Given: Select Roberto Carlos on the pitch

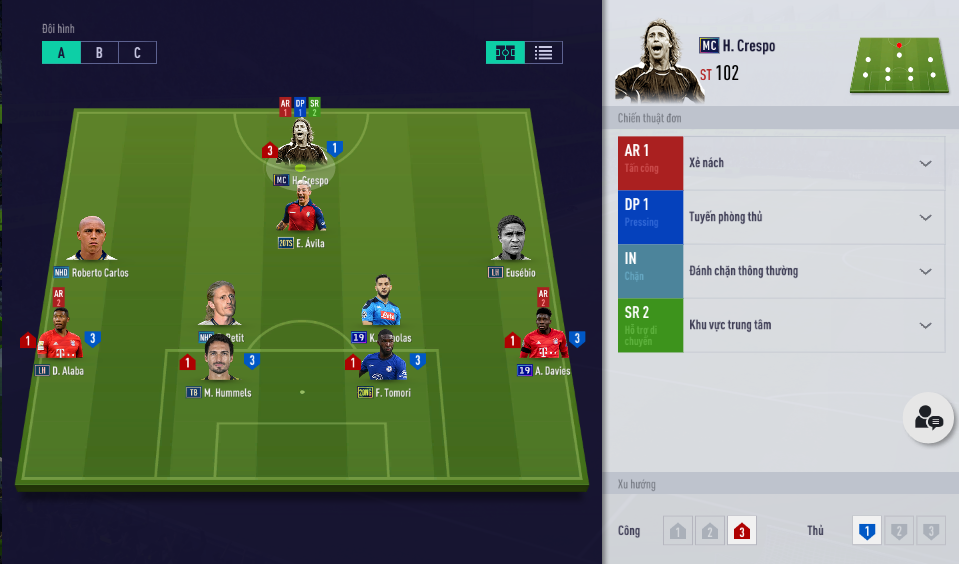Looking at the screenshot, I should pos(91,242).
